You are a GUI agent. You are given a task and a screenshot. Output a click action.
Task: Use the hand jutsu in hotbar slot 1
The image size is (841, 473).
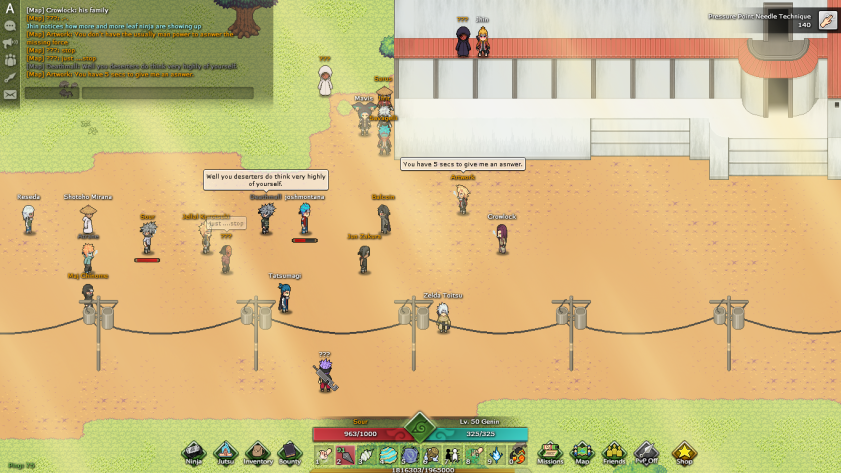(x=324, y=456)
